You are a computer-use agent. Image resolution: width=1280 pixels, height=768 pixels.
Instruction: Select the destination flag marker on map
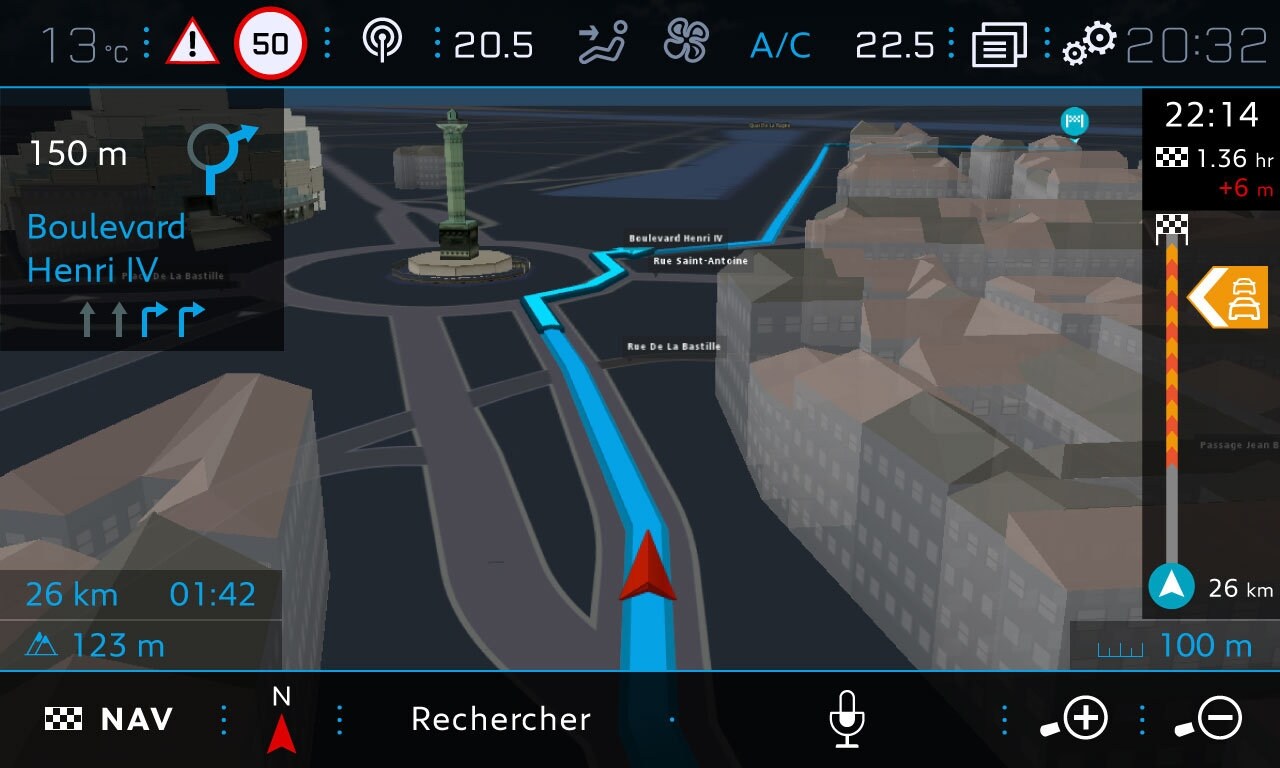[x=1074, y=122]
